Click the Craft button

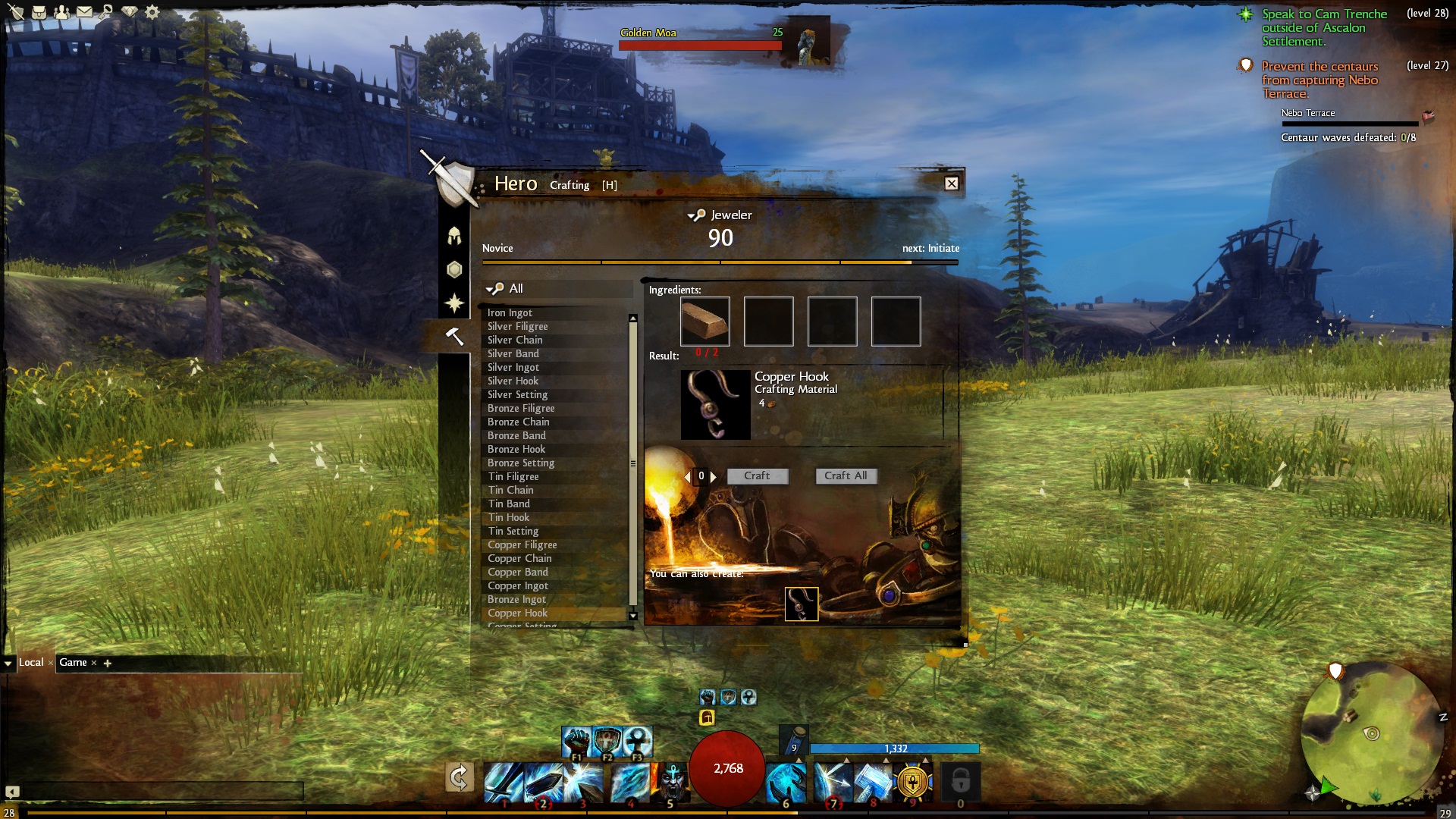[x=757, y=475]
